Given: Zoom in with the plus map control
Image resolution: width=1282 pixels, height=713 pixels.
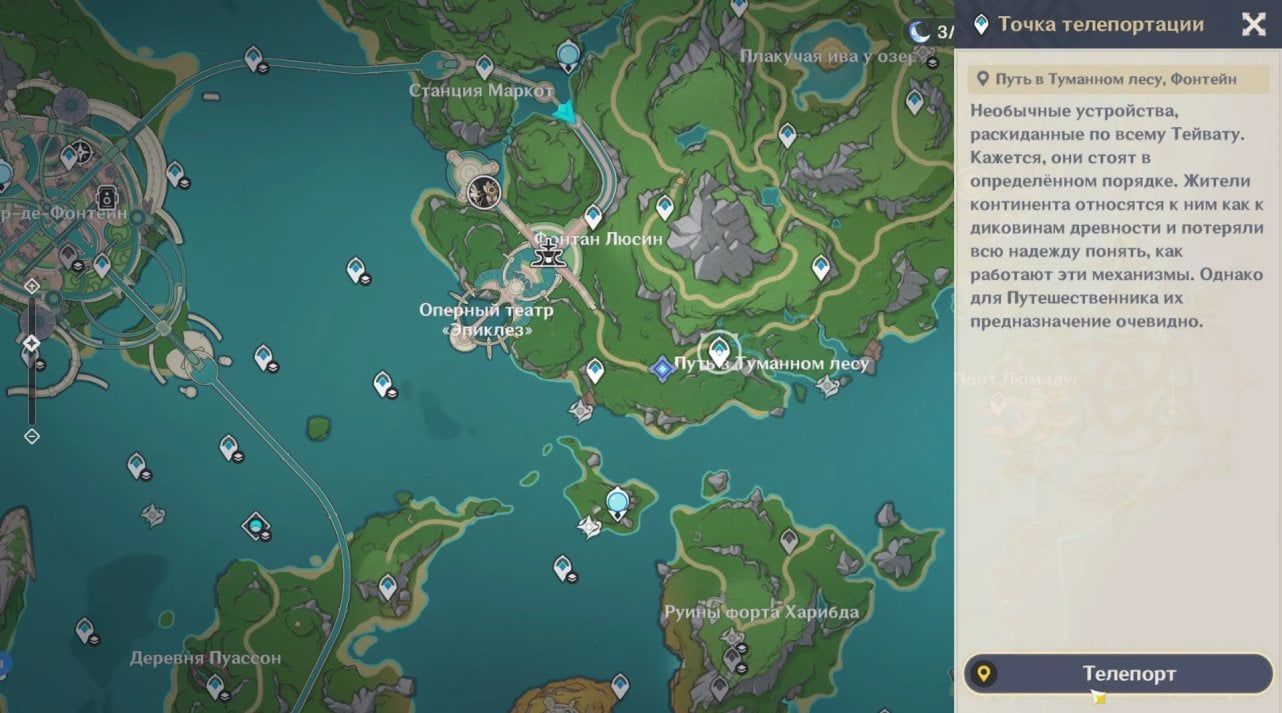Looking at the screenshot, I should [x=32, y=285].
